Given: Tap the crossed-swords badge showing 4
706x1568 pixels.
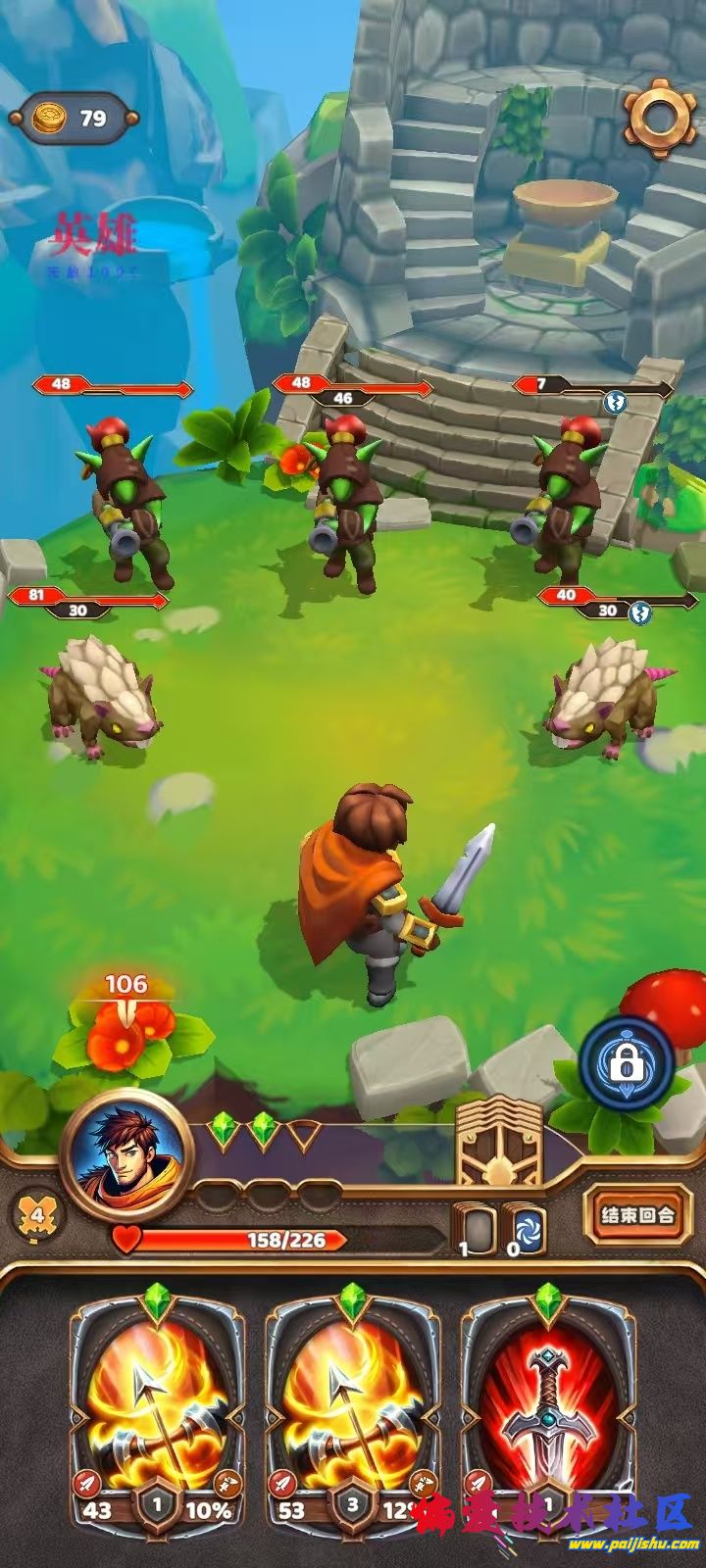Looking at the screenshot, I should tap(37, 1215).
